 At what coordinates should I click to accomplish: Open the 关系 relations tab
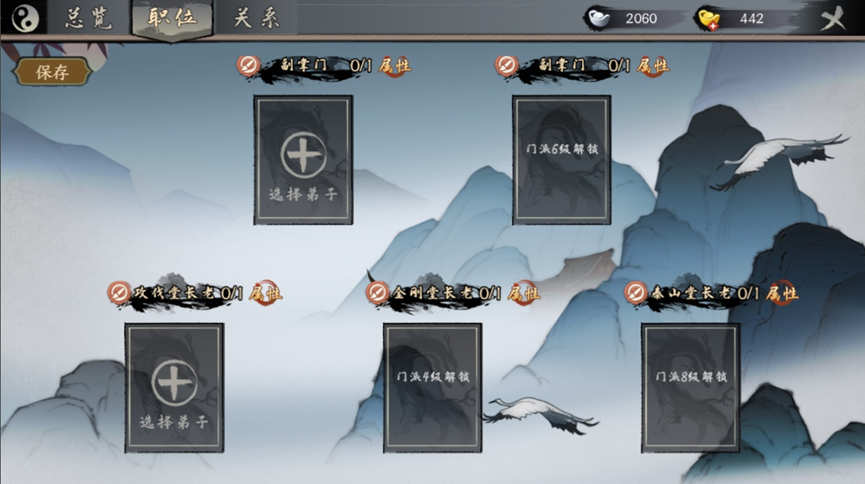(256, 18)
